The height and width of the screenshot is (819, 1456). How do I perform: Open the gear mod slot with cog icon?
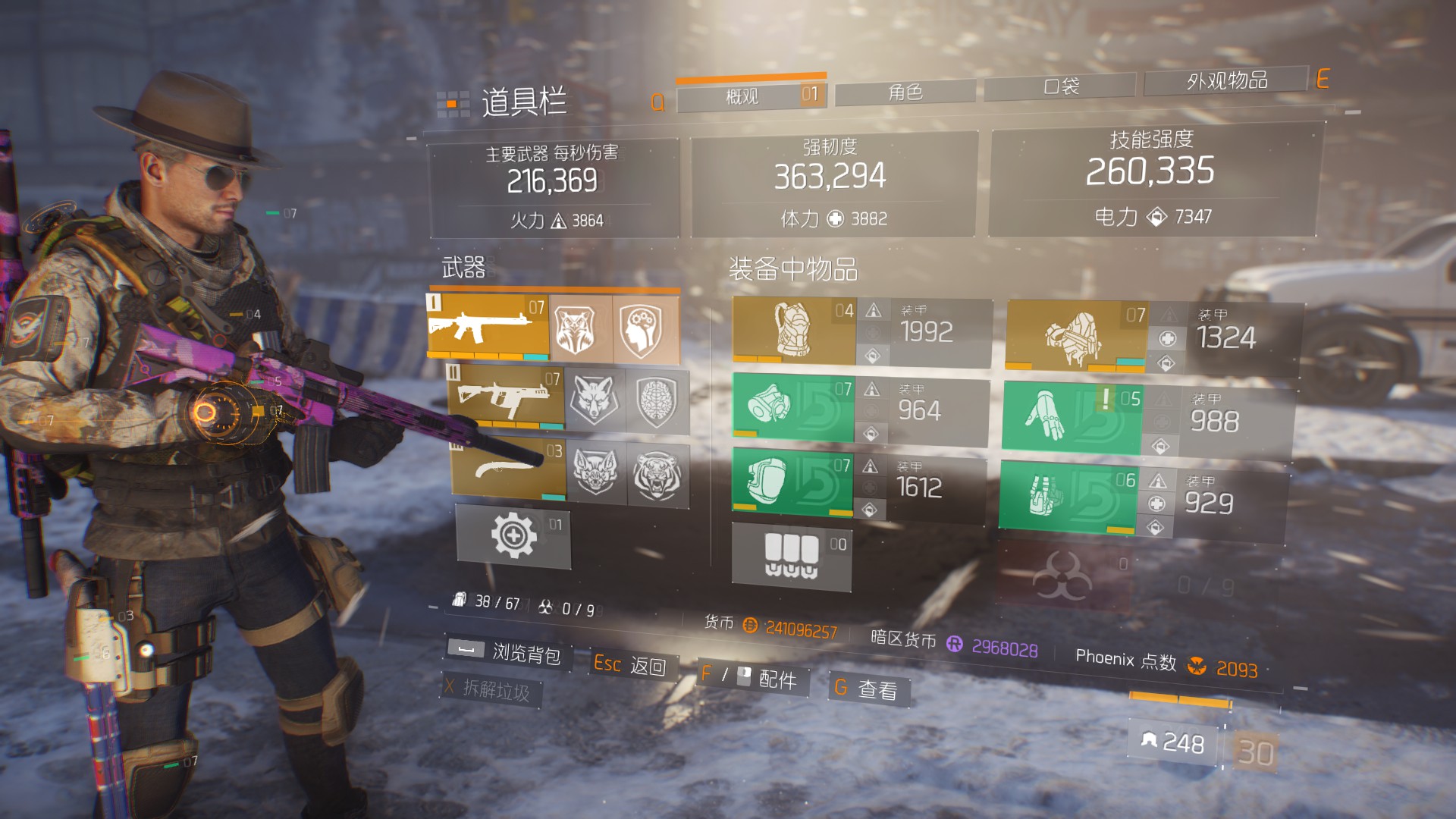pos(513,536)
